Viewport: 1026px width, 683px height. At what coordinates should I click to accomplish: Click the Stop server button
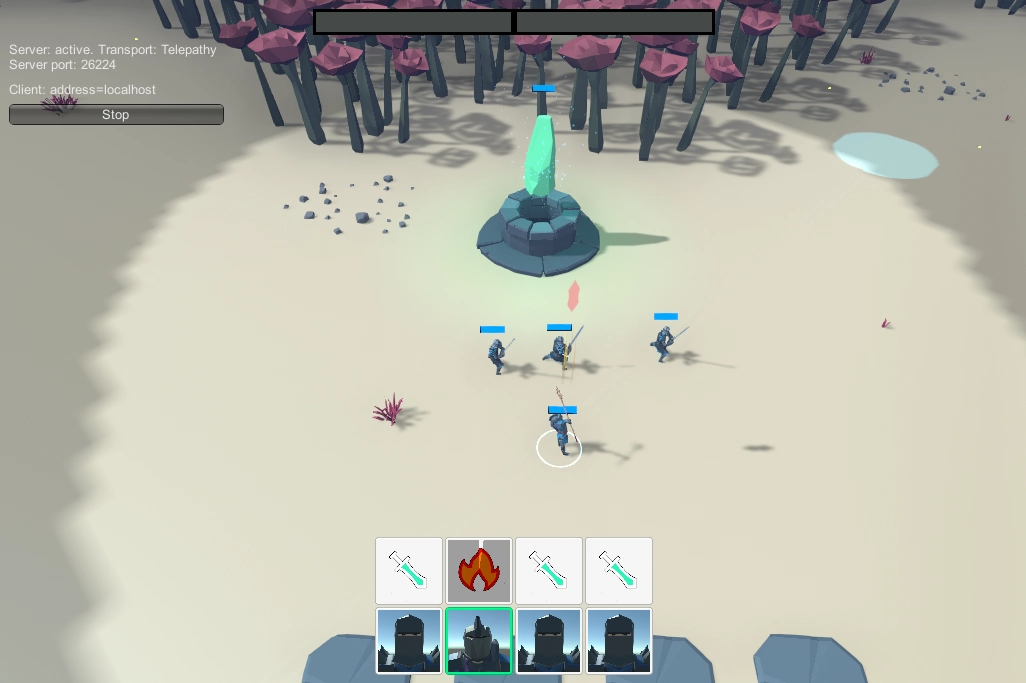tap(116, 115)
